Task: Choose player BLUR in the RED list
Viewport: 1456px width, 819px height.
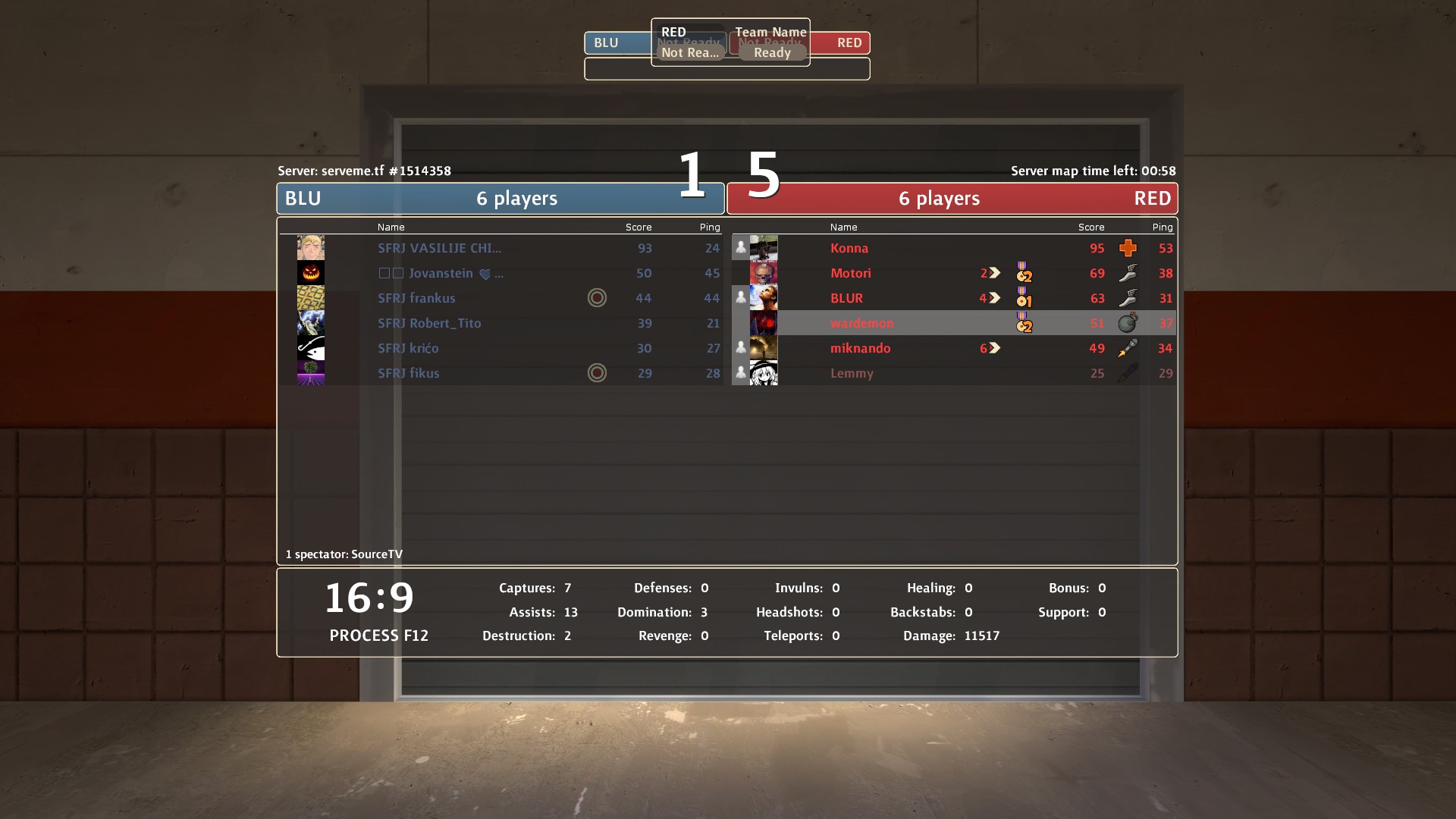Action: pos(846,298)
